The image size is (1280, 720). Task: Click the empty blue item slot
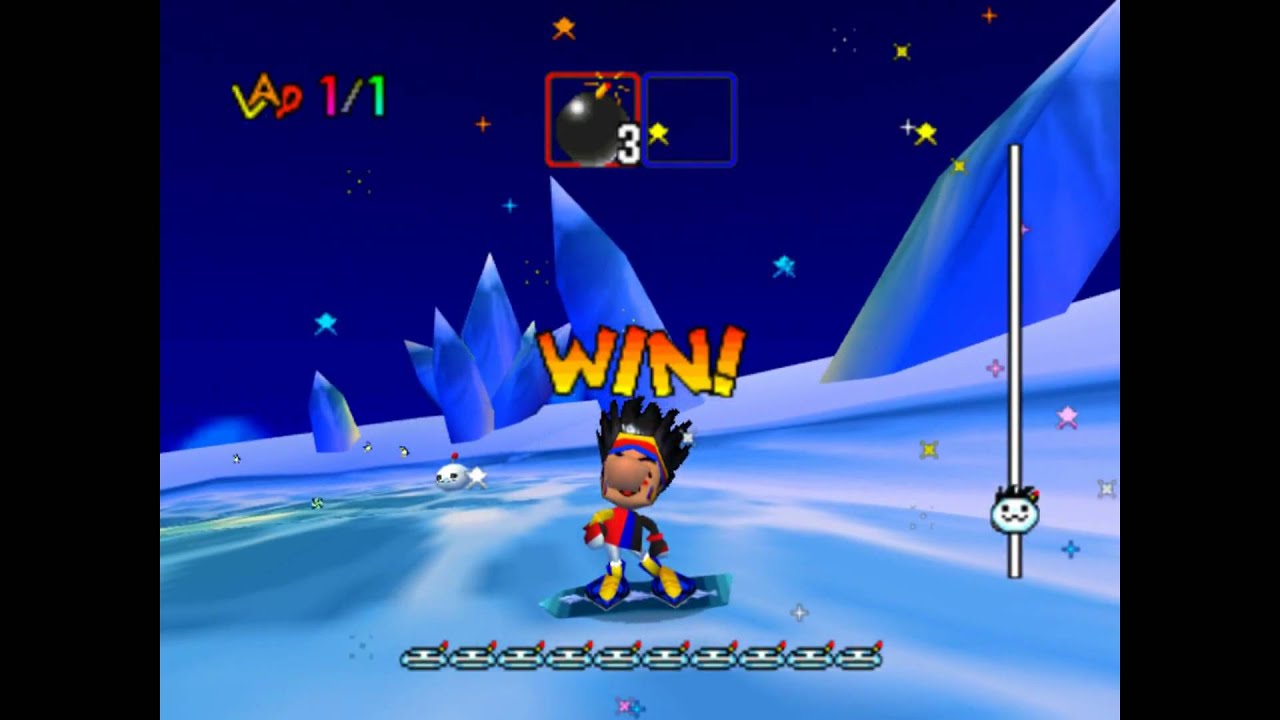tap(690, 120)
